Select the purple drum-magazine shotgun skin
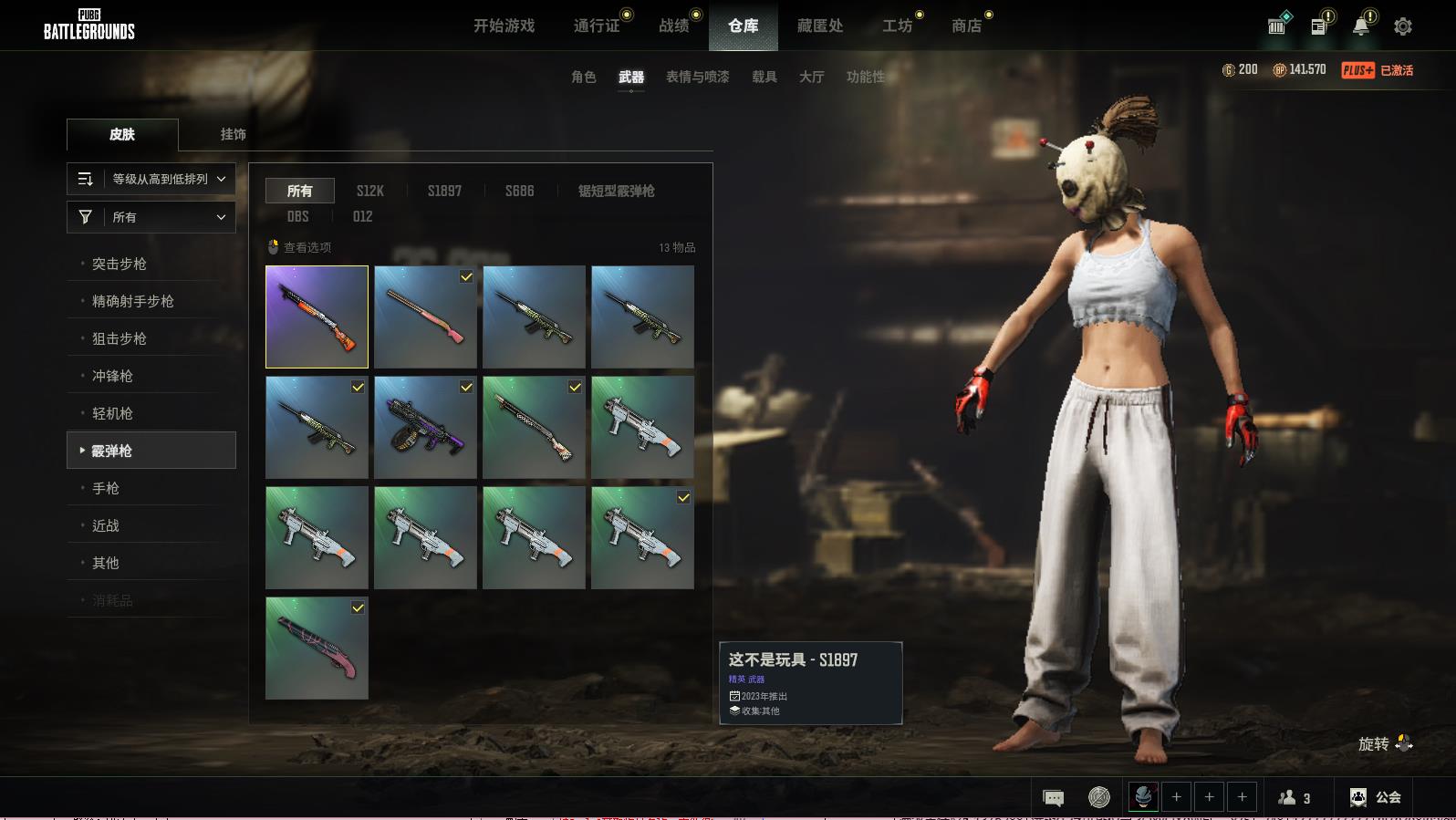1456x820 pixels. [x=425, y=427]
